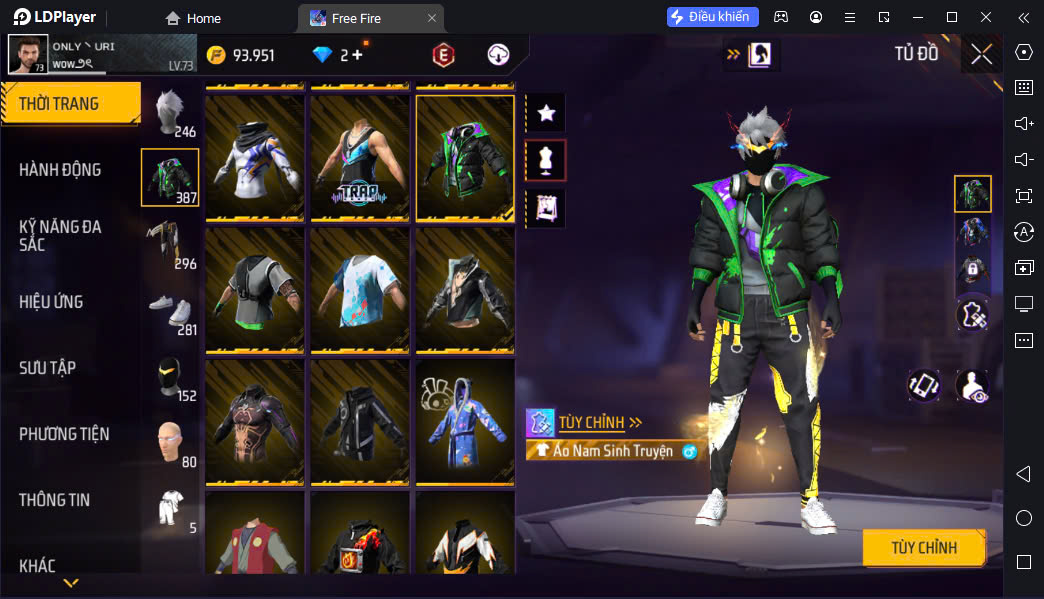The height and width of the screenshot is (599, 1044).
Task: Open the star favorites filter
Action: pos(546,114)
